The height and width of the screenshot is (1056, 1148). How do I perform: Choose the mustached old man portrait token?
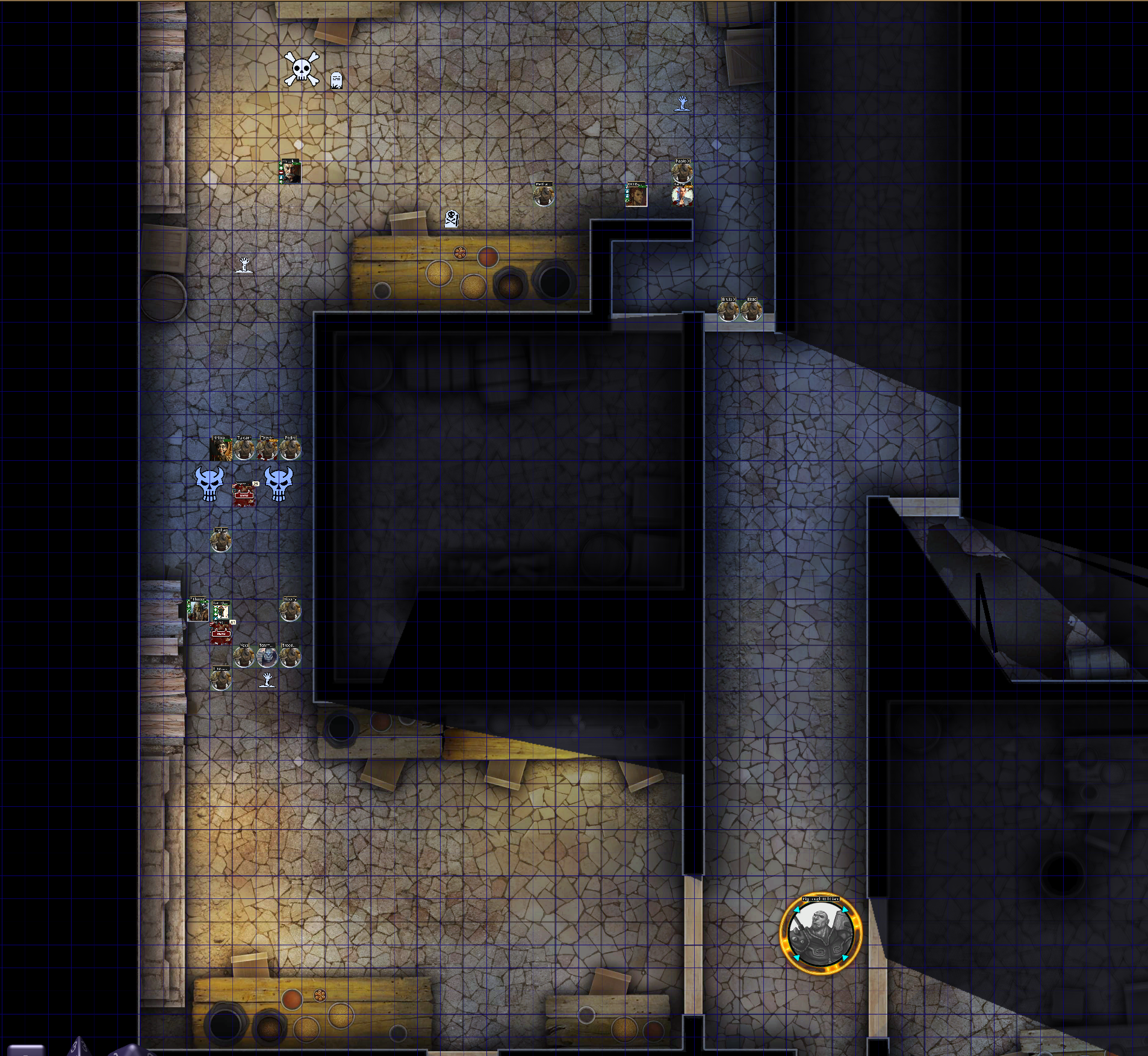pyautogui.click(x=290, y=171)
